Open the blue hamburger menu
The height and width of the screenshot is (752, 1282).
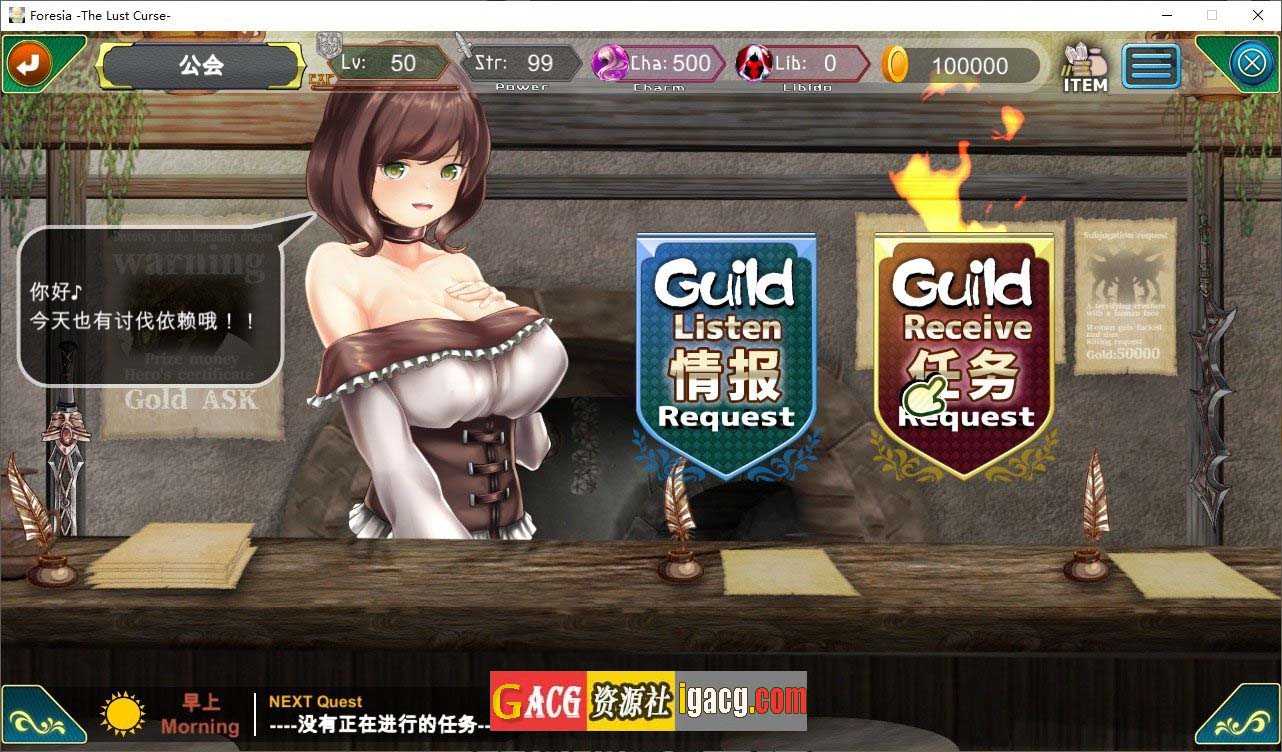(1151, 66)
